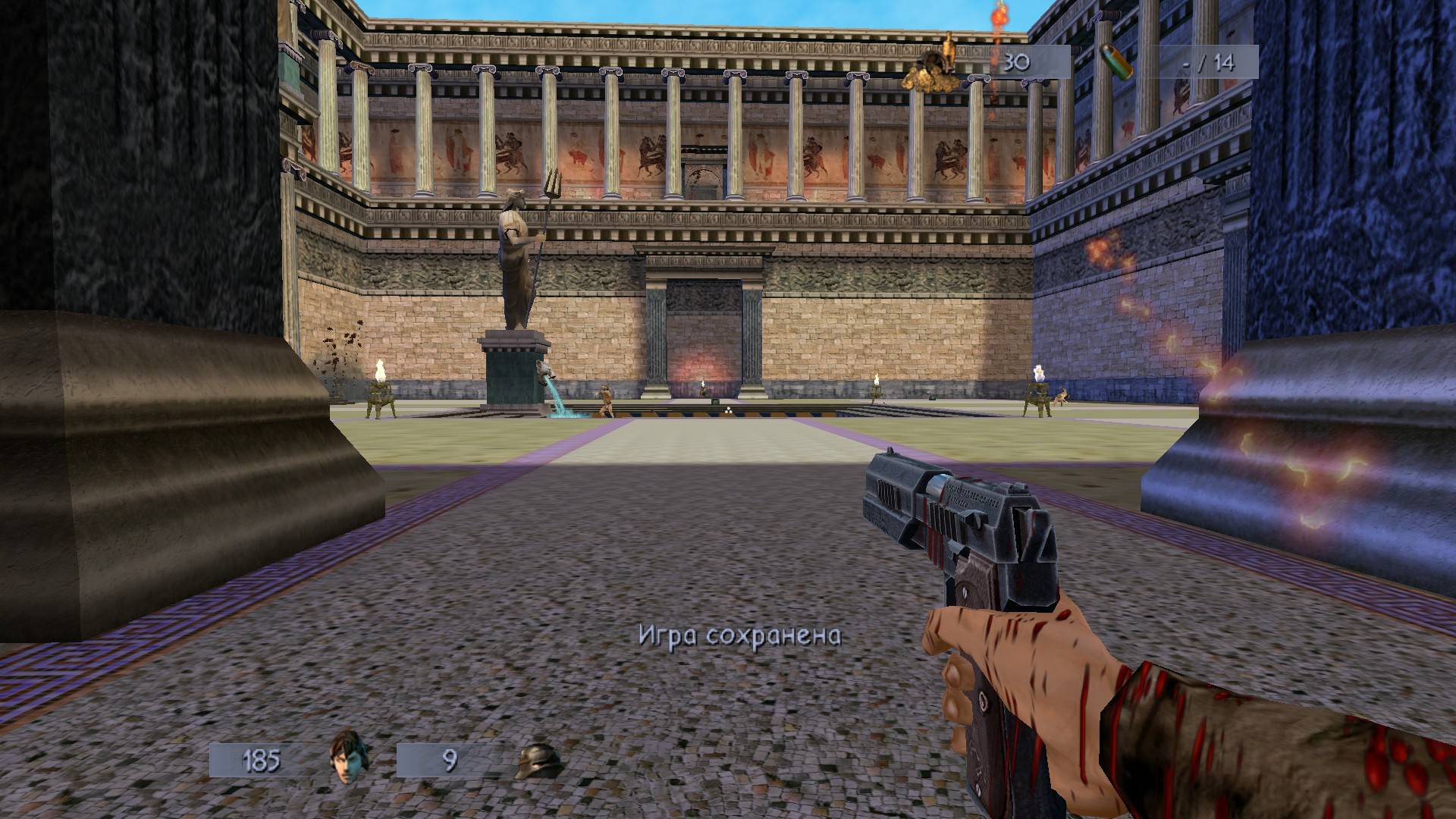The image size is (1456, 819).
Task: Click the gold treasure pile icon
Action: tap(935, 66)
